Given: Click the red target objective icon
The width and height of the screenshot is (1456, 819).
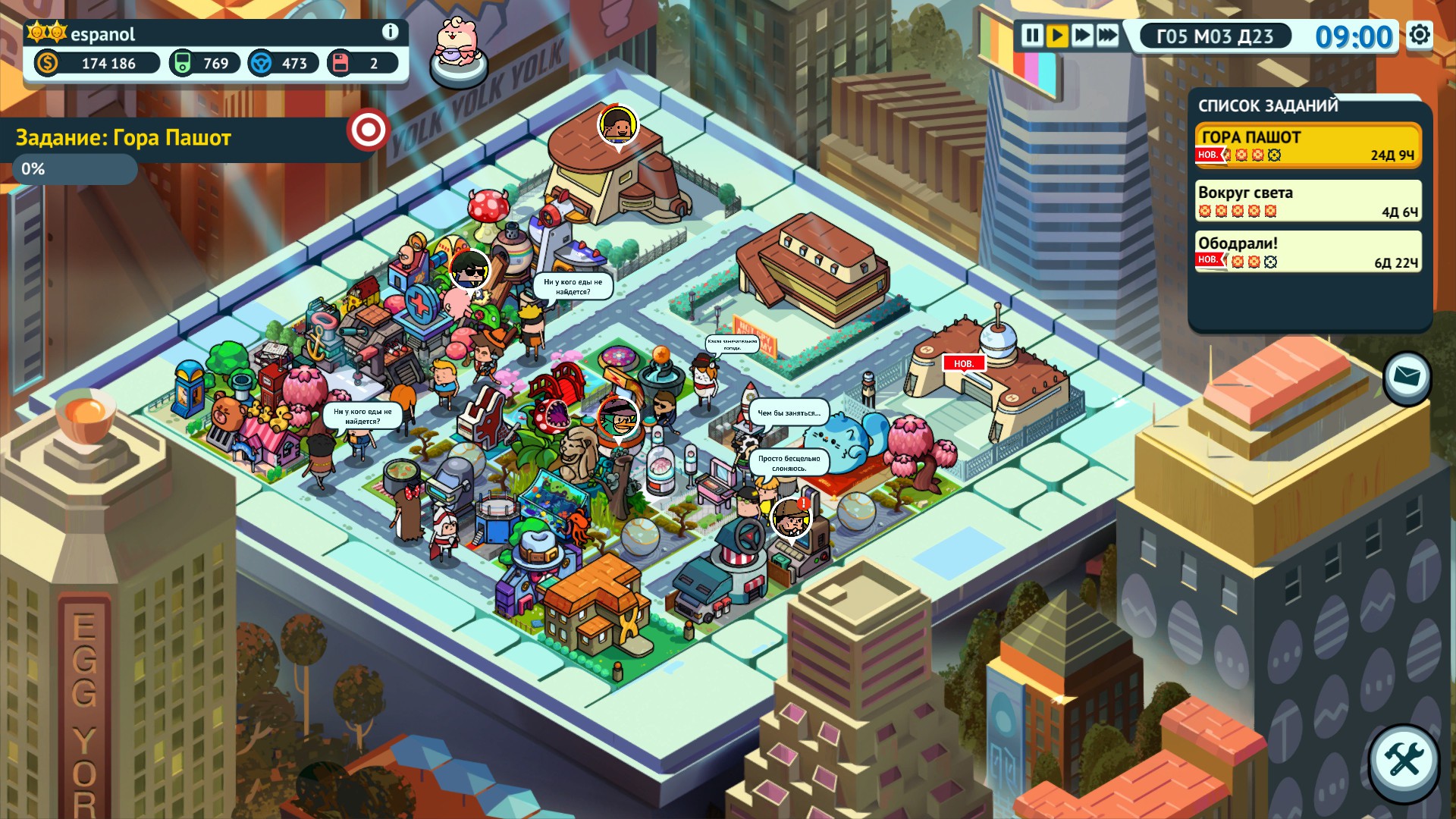Looking at the screenshot, I should (368, 130).
